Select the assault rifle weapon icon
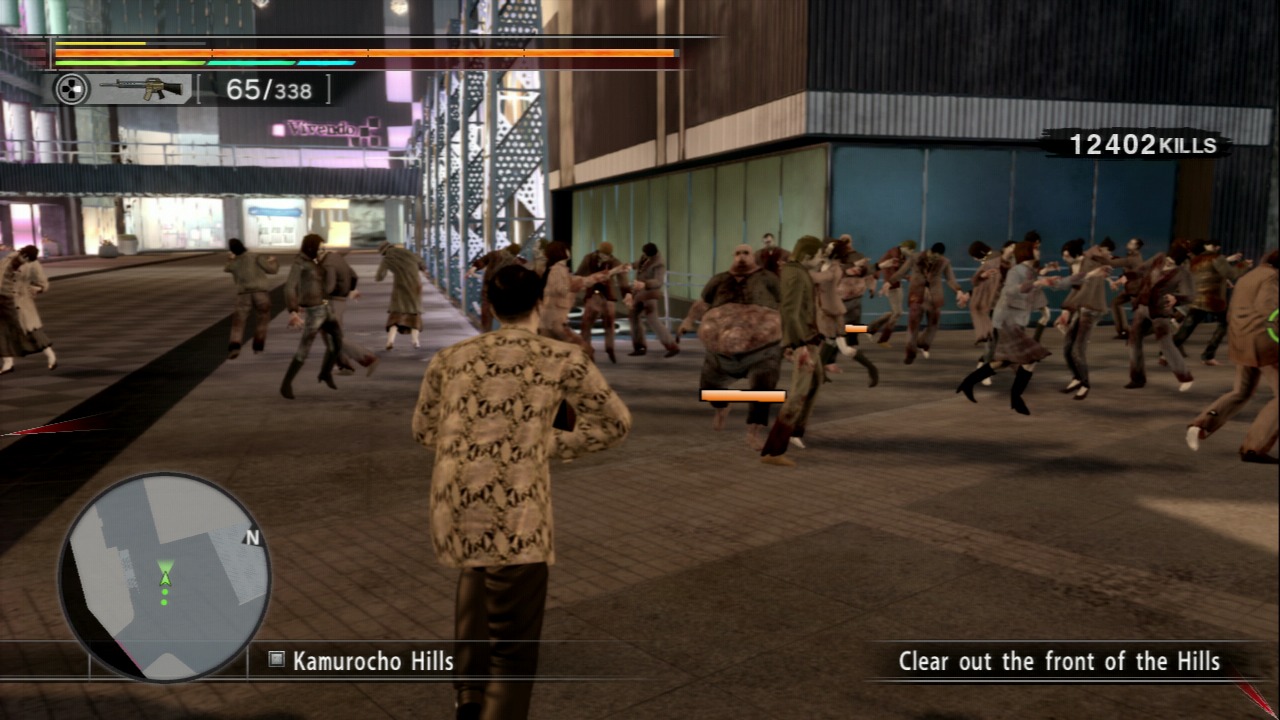Viewport: 1280px width, 720px height. click(x=147, y=89)
